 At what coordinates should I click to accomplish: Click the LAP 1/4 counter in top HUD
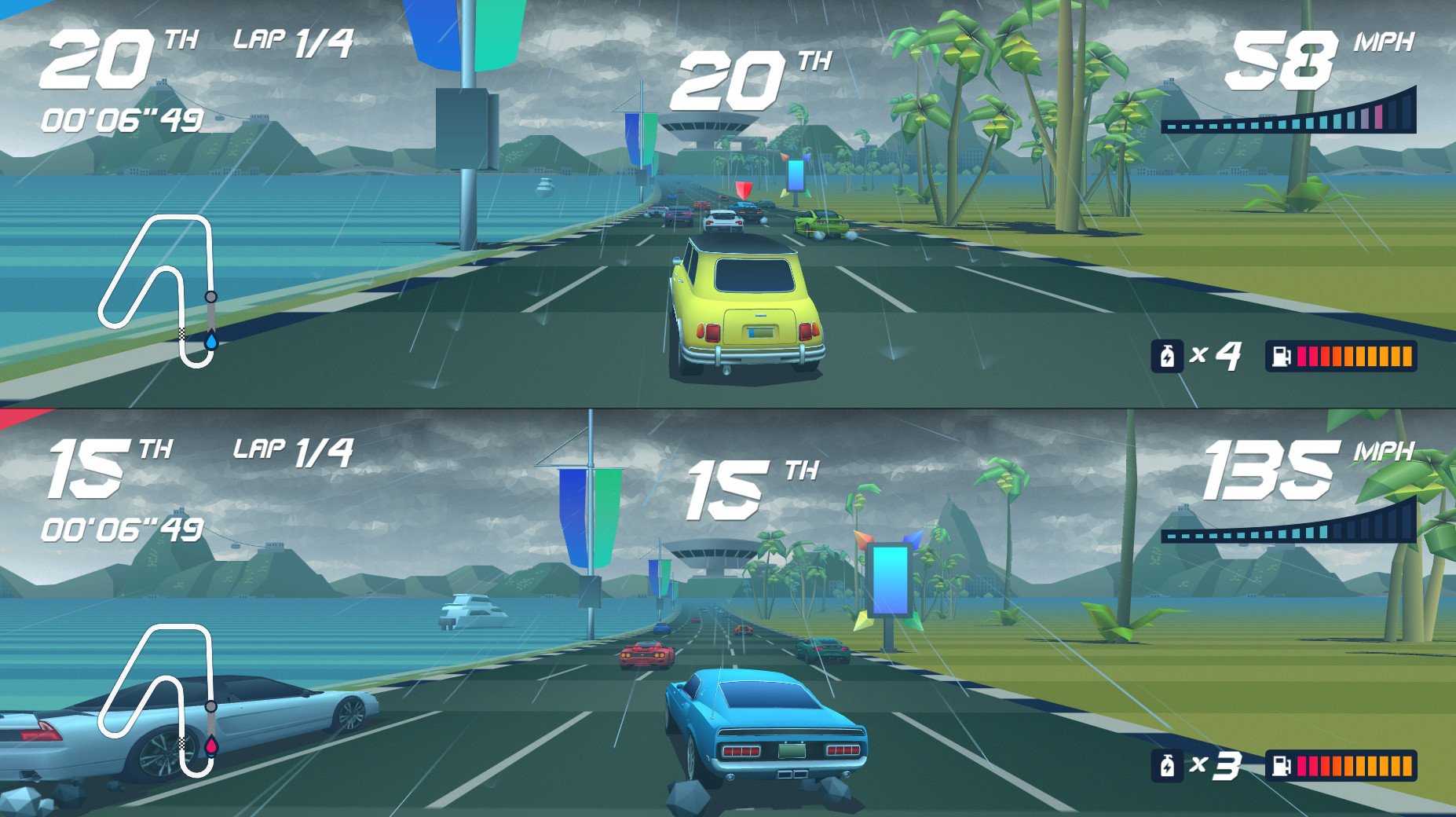click(x=292, y=43)
